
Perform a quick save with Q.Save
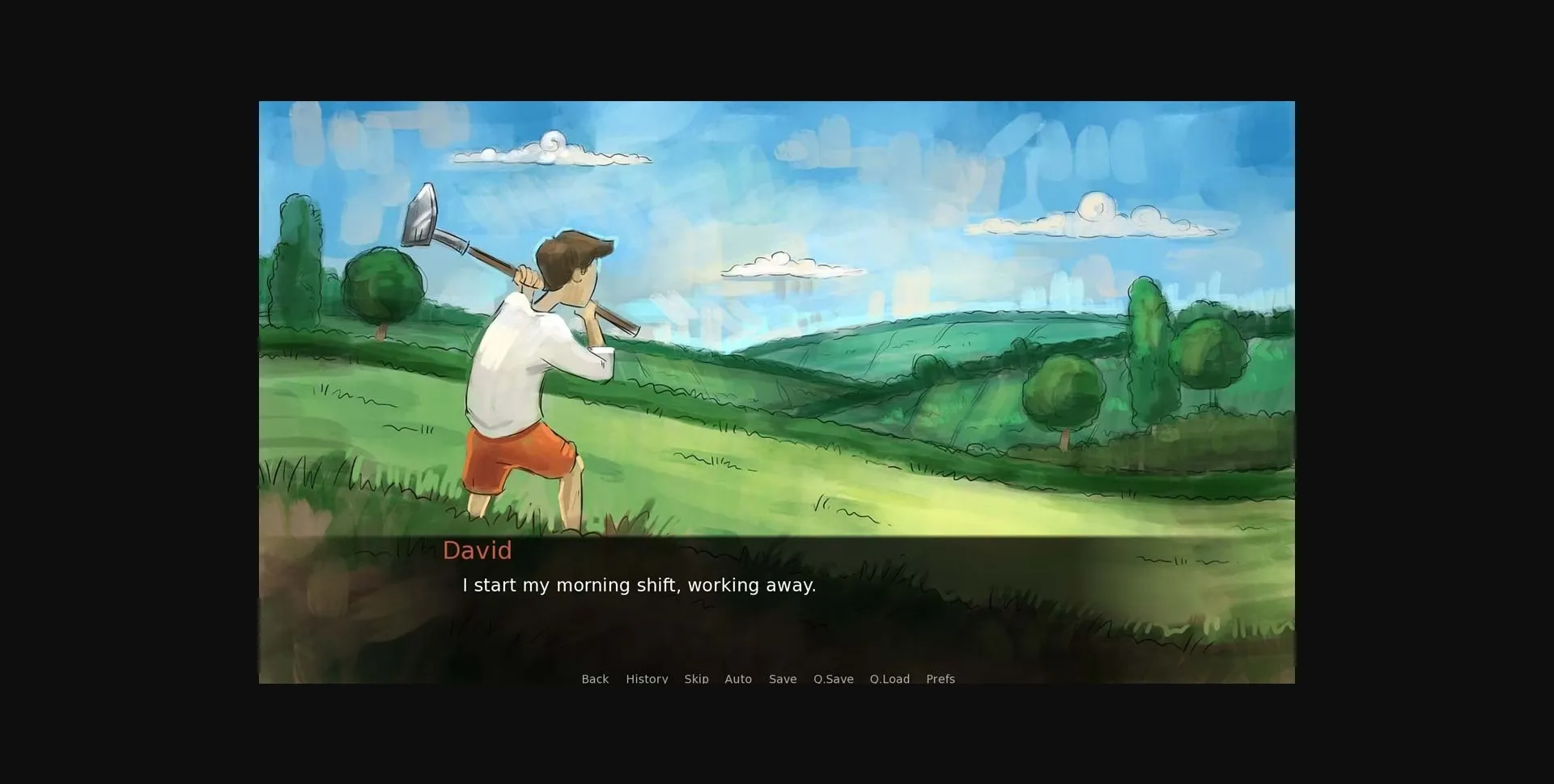click(833, 679)
